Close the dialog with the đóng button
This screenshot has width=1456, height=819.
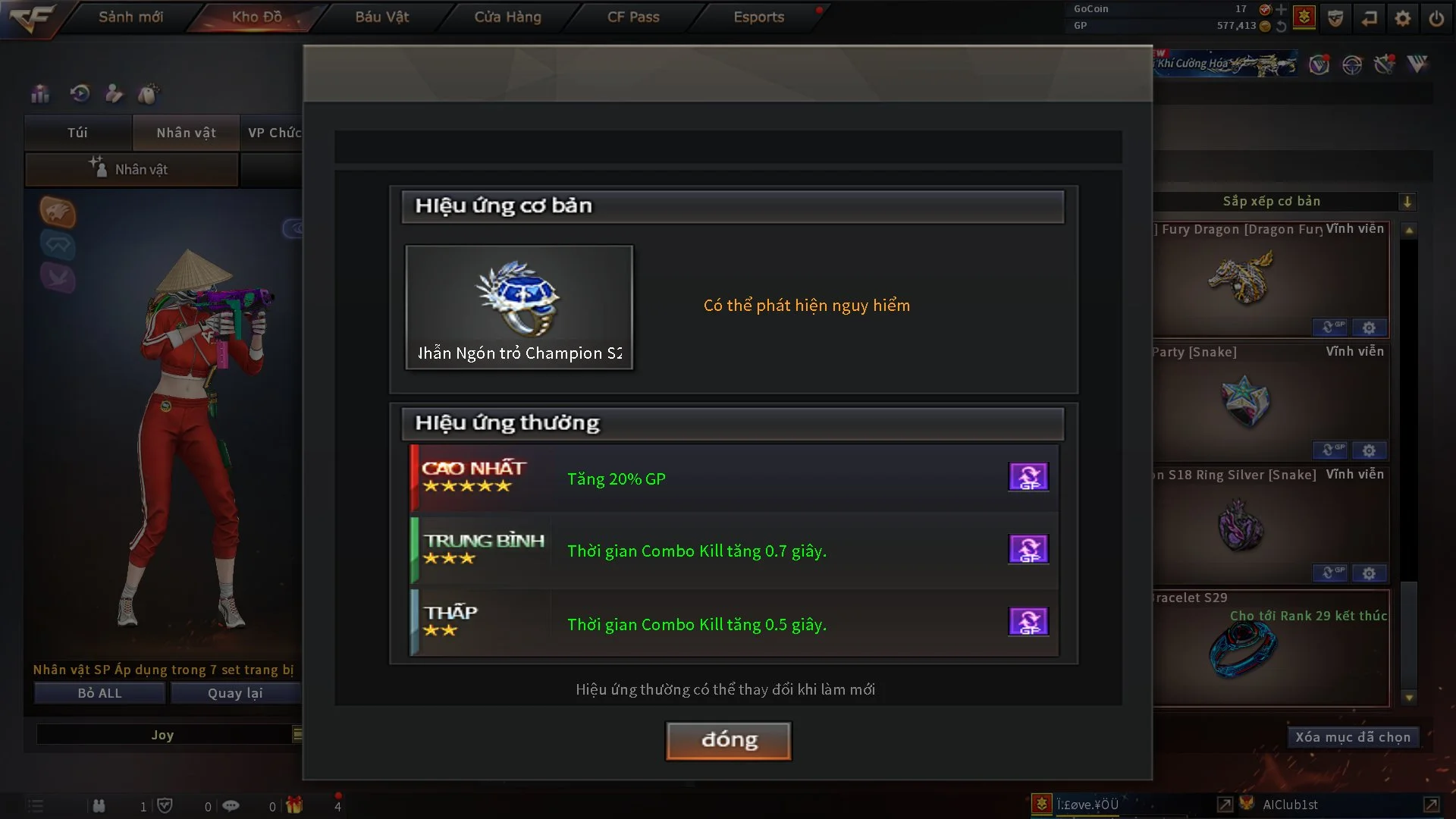[728, 740]
